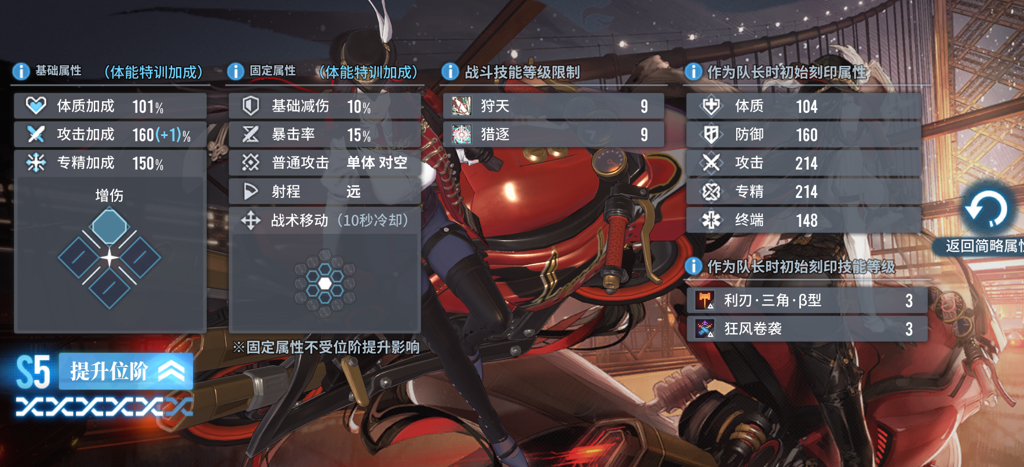Screen dimensions: 1024x467
Task: Tap the info icon next to 战斗技能等级限制
Action: (450, 72)
